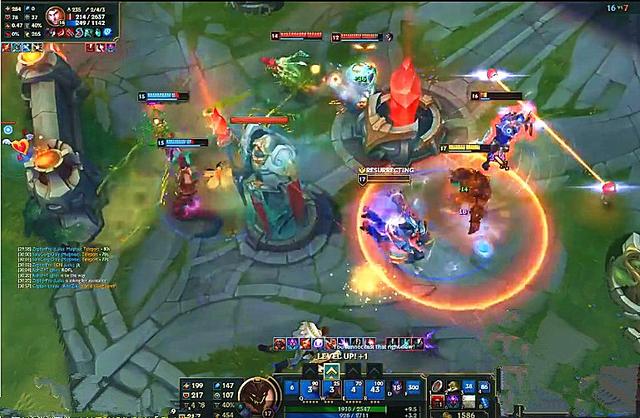Level up the Q ability arrow

307,369
